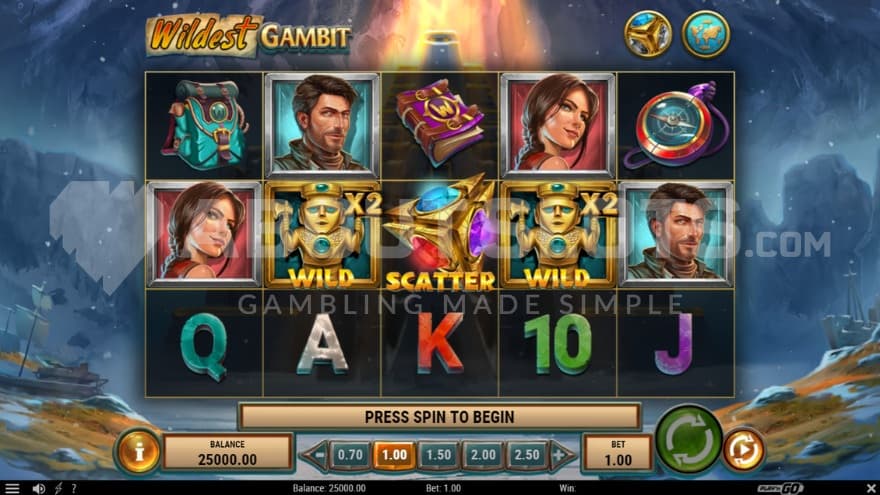880x495 pixels.
Task: Spin the reels with the green button
Action: pos(689,440)
